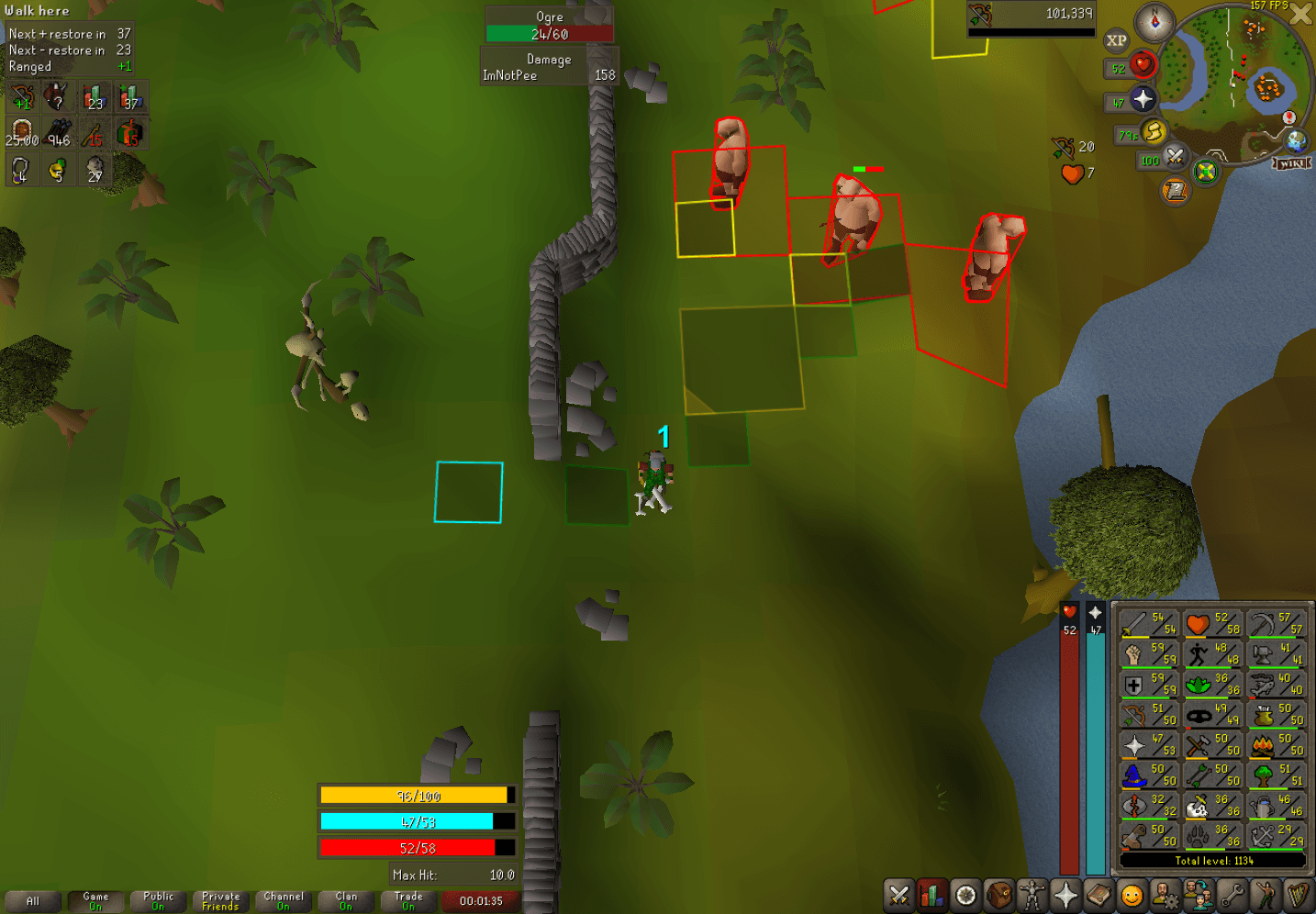Open the Settings wrench tab
Screen dimensions: 1316x914
(1232, 893)
